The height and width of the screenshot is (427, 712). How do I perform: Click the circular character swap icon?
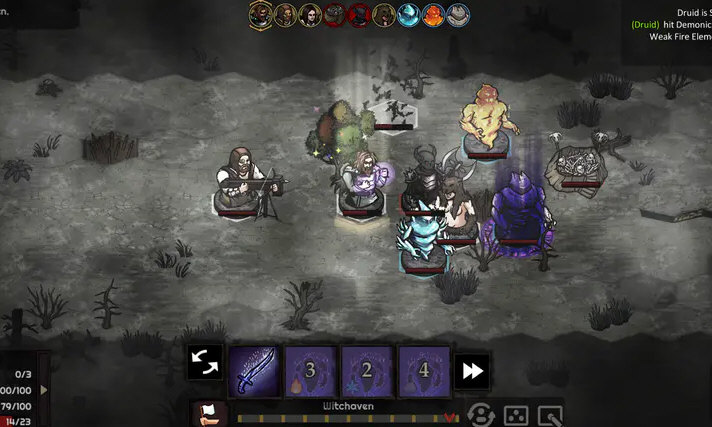(482, 414)
